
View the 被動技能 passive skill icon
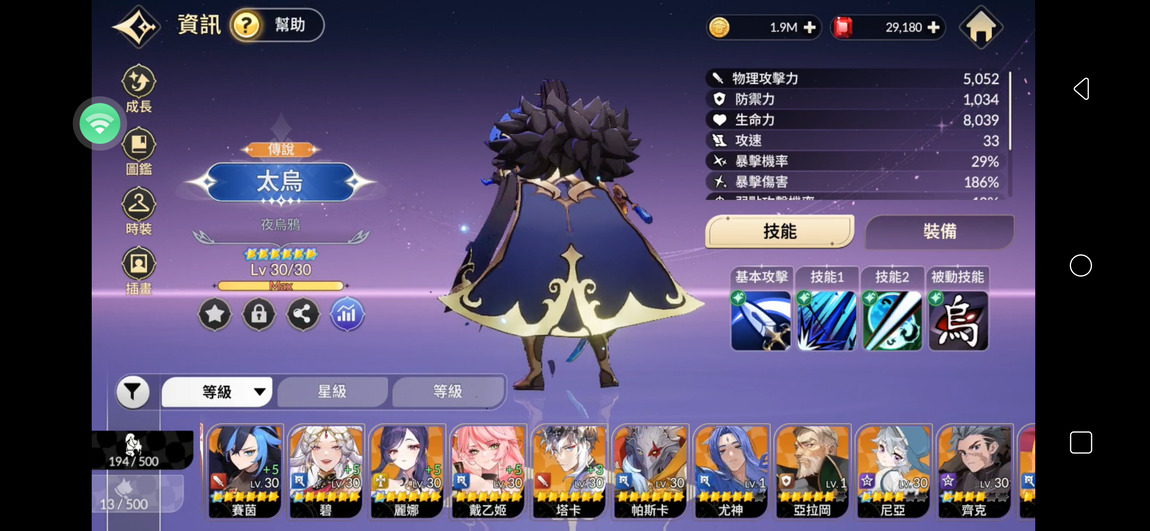pos(958,320)
